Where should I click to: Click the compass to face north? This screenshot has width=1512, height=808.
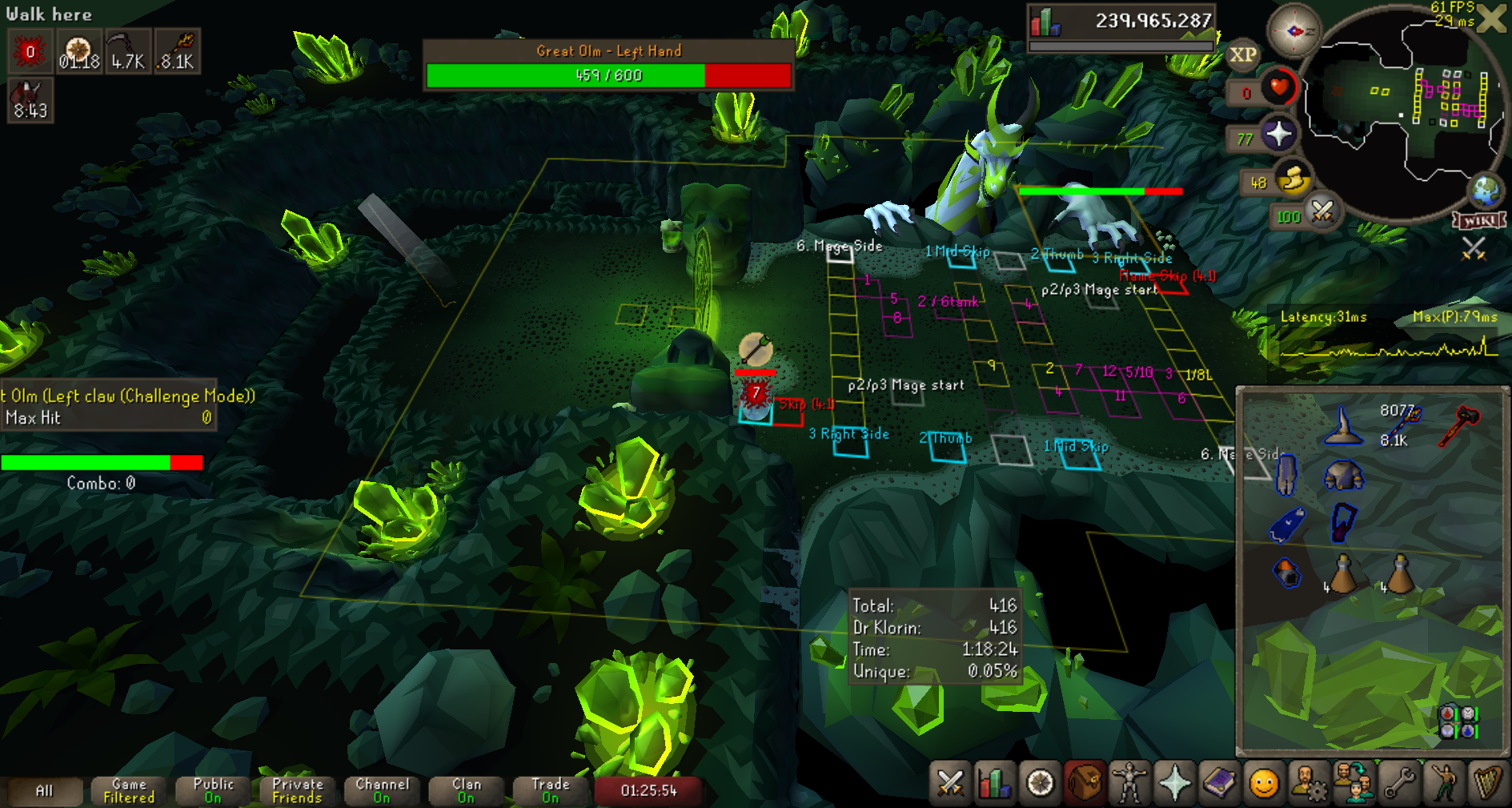[x=1293, y=31]
